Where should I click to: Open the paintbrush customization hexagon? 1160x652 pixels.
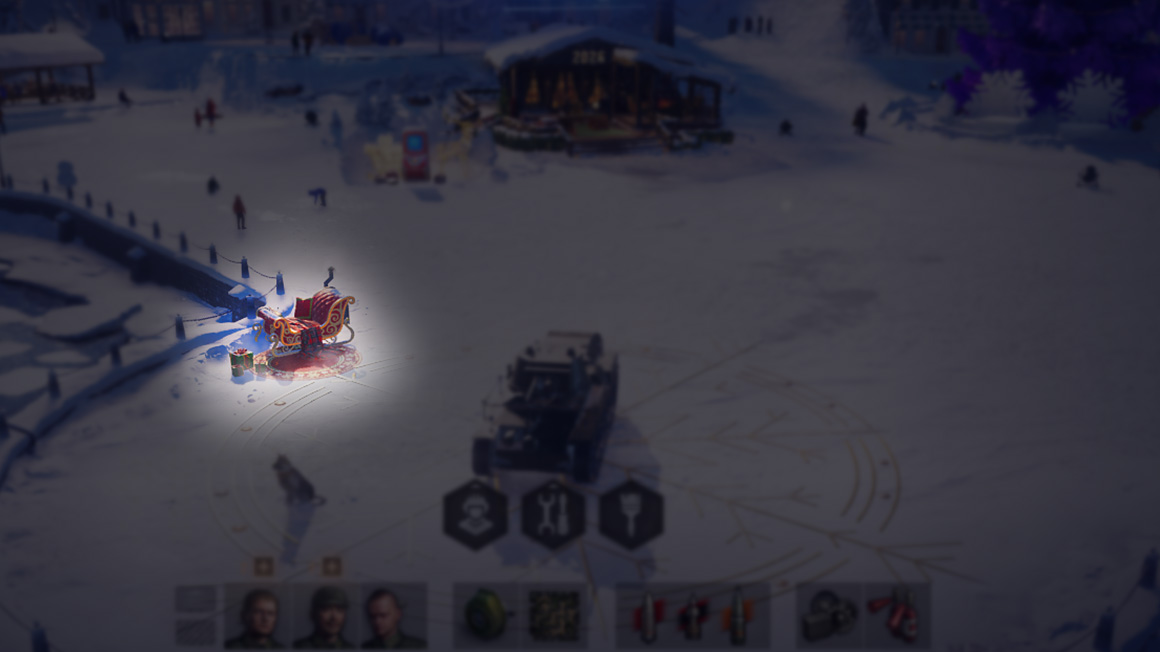(x=631, y=514)
